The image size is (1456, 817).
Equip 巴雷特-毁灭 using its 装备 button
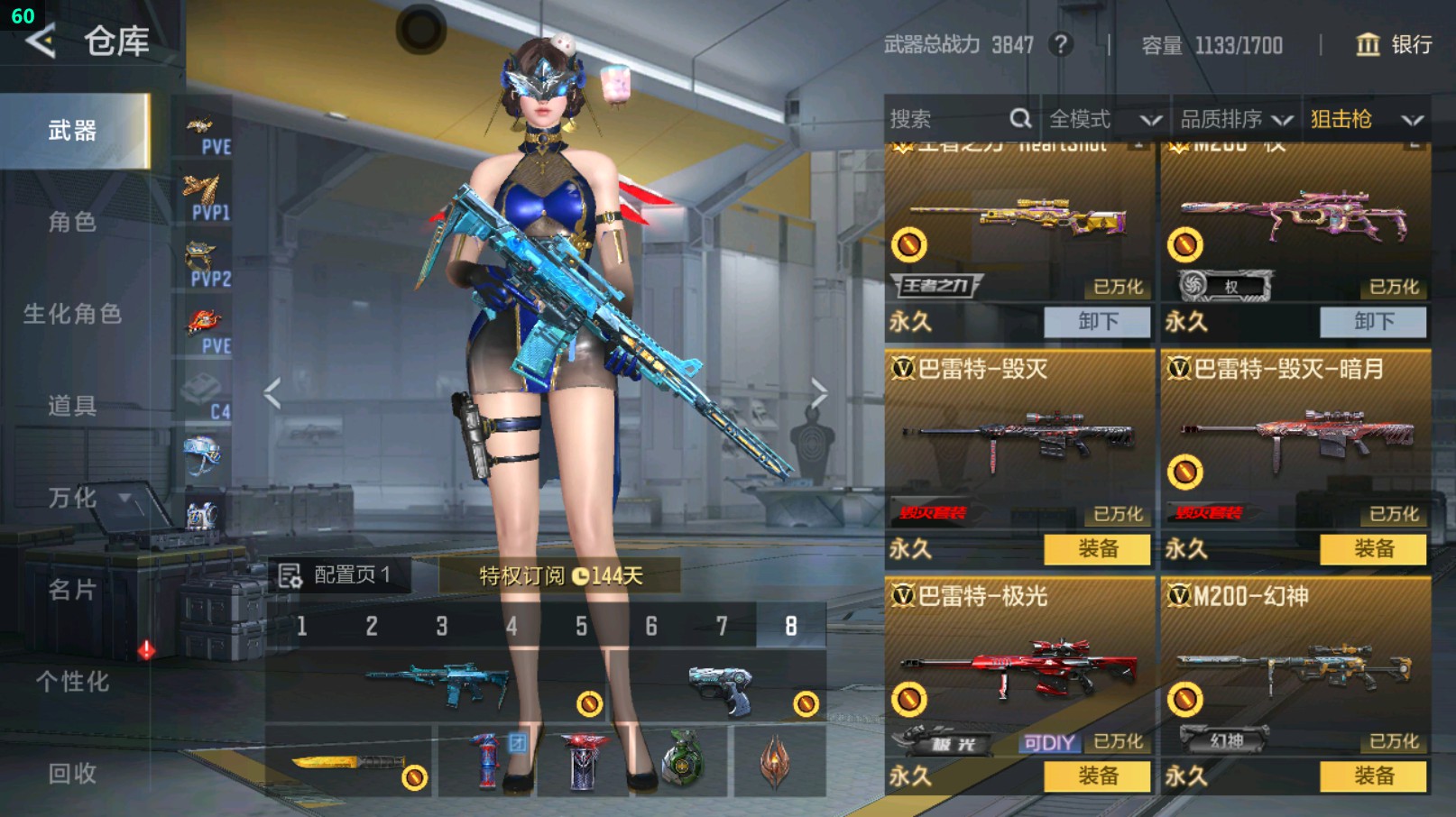pos(1097,548)
